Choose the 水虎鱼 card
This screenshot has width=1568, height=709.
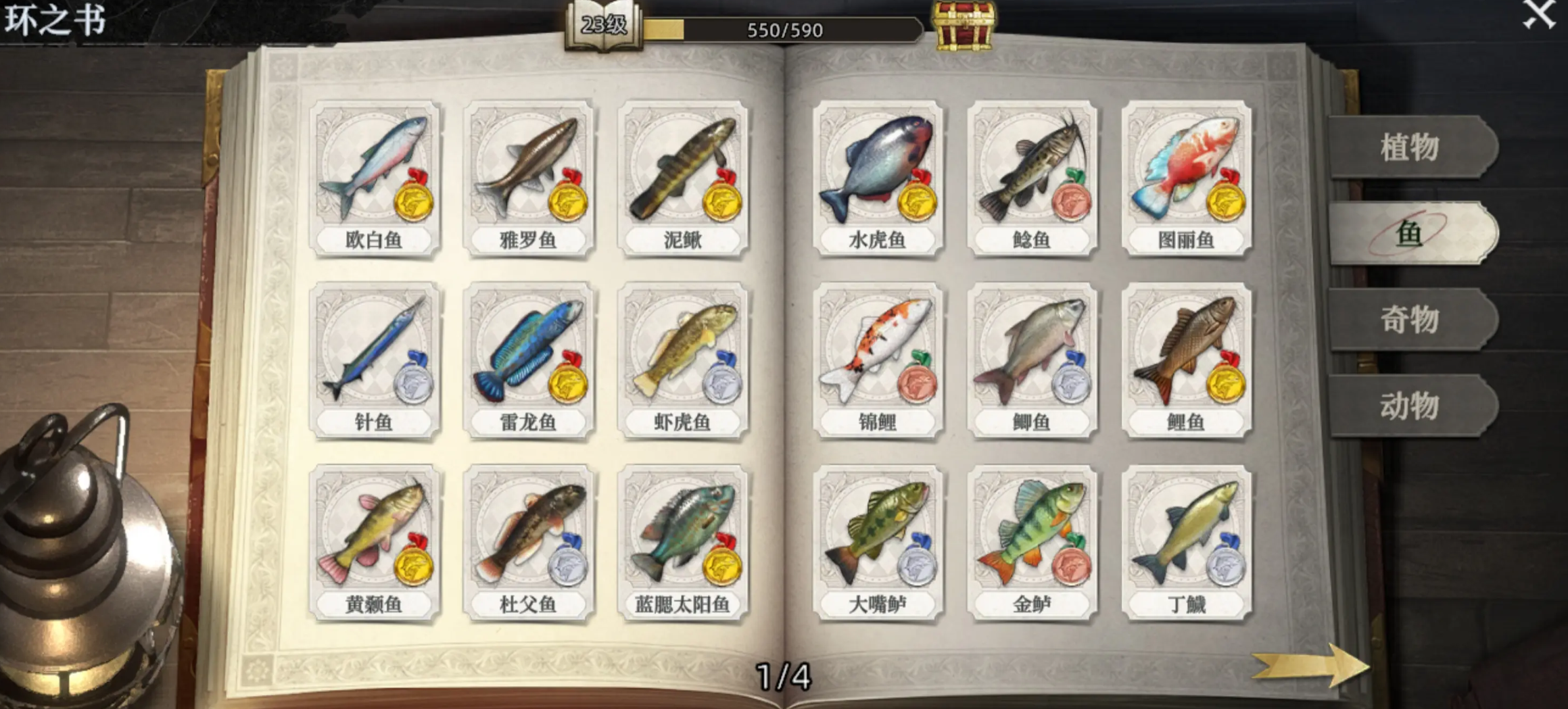coord(877,178)
